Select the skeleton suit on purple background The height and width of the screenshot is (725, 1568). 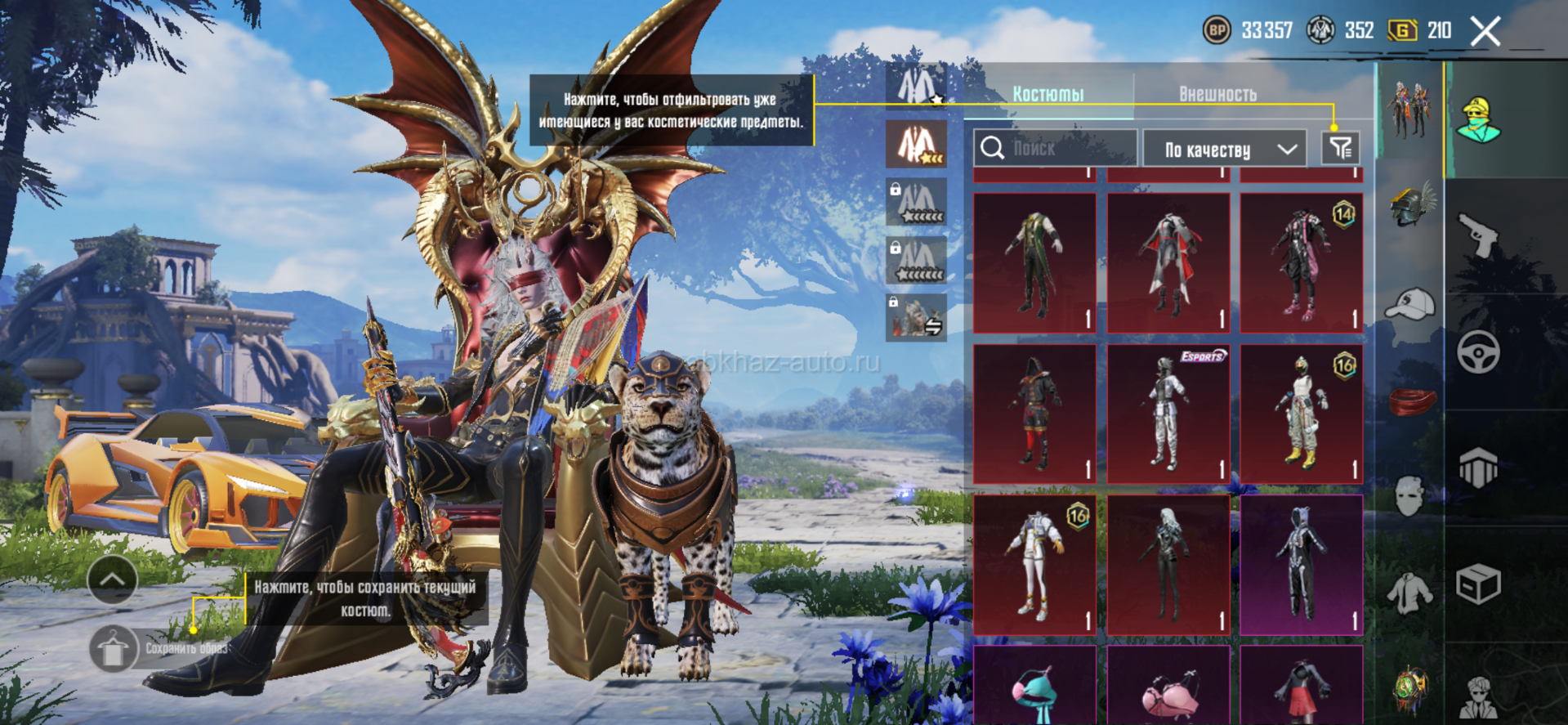1301,564
